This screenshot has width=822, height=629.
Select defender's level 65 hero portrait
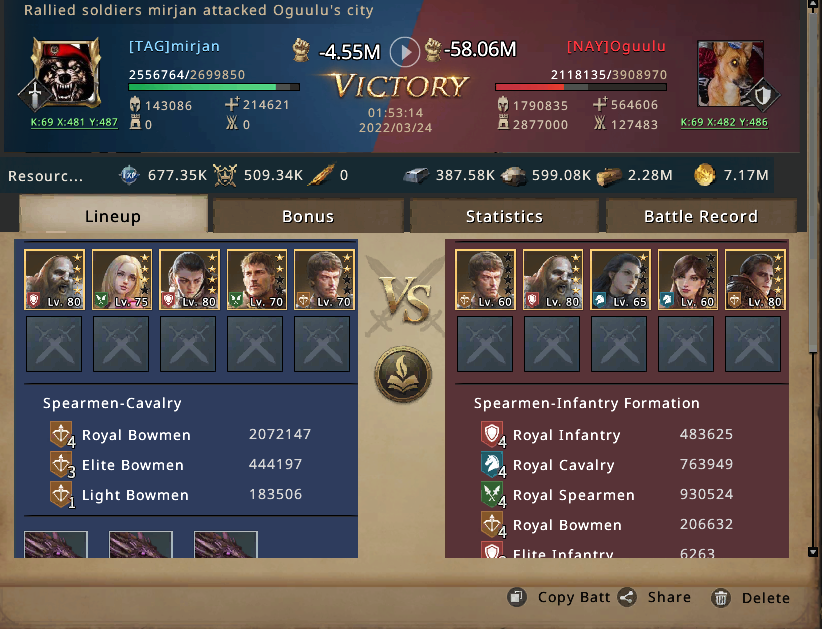click(x=621, y=279)
